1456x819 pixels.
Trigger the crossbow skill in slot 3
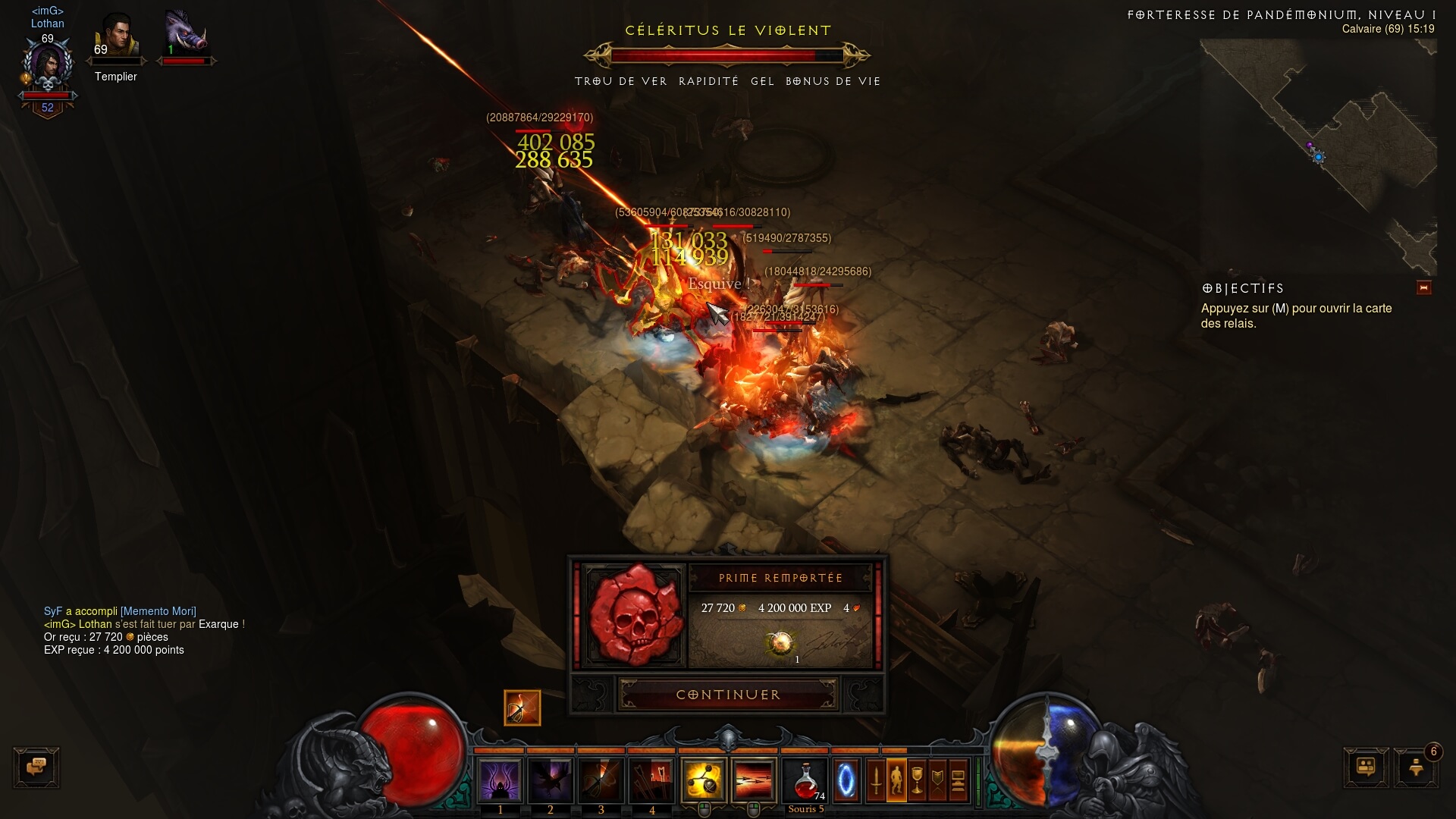pyautogui.click(x=601, y=780)
